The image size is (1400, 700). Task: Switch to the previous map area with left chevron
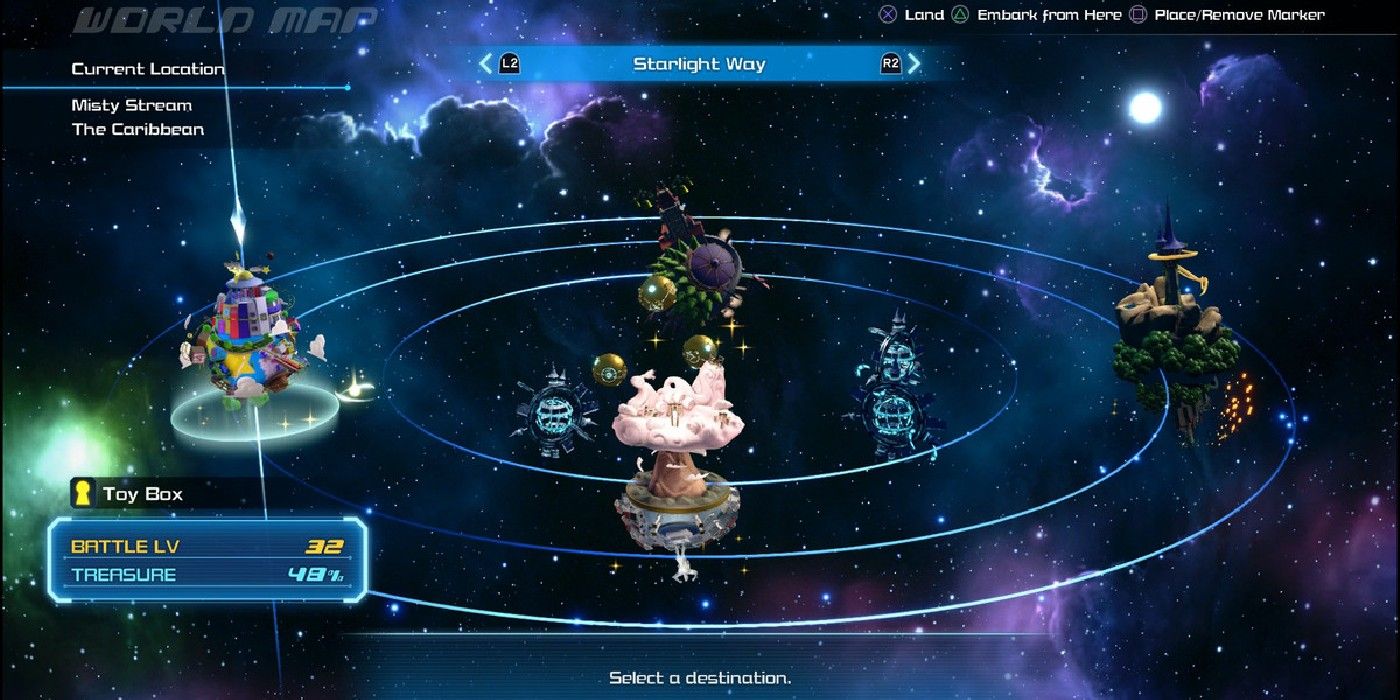(x=486, y=65)
